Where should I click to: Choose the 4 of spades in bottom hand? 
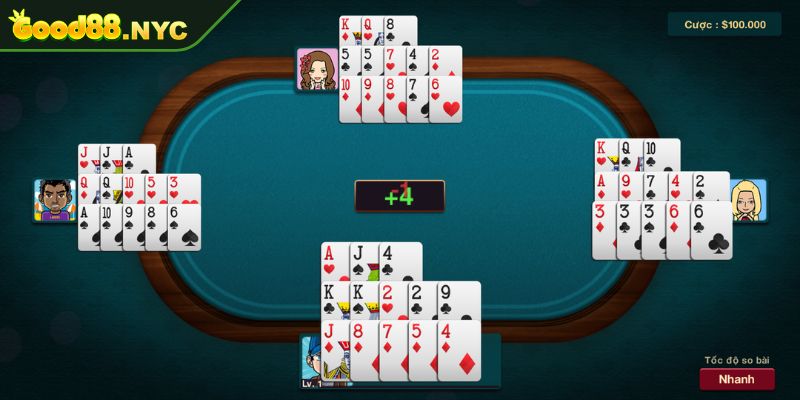point(401,260)
